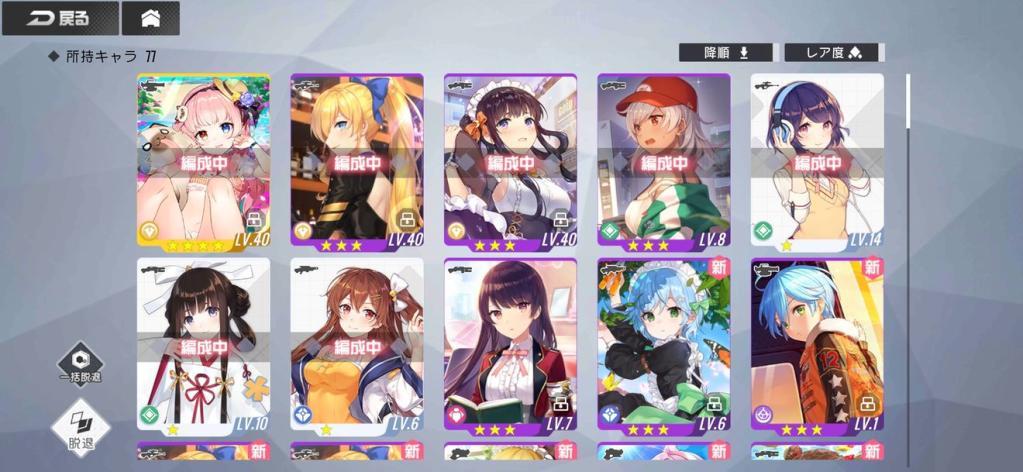Select the brown-haired sailor uniform LV.6 card

coord(357,344)
